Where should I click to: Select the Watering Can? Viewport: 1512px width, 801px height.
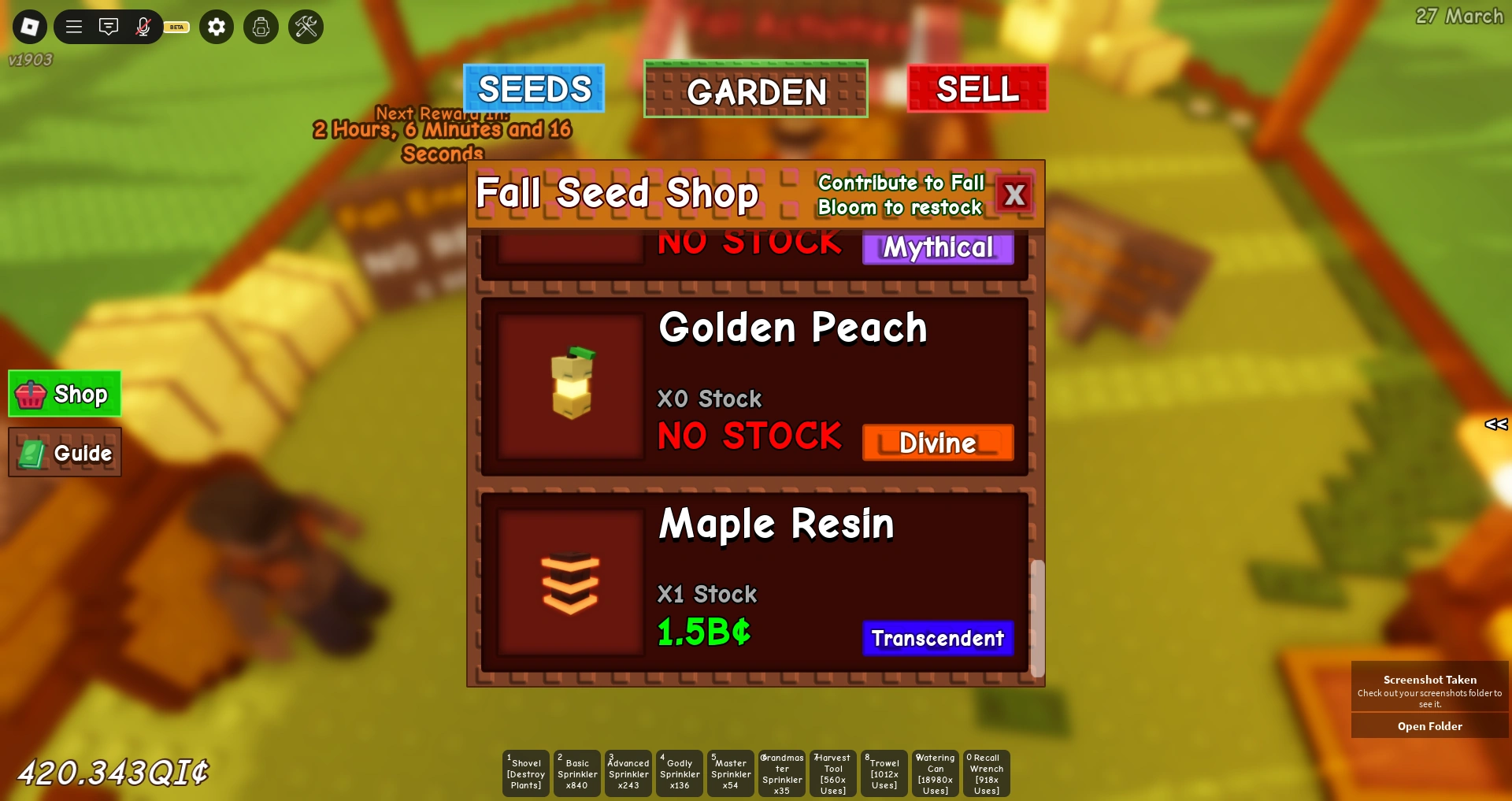point(935,773)
